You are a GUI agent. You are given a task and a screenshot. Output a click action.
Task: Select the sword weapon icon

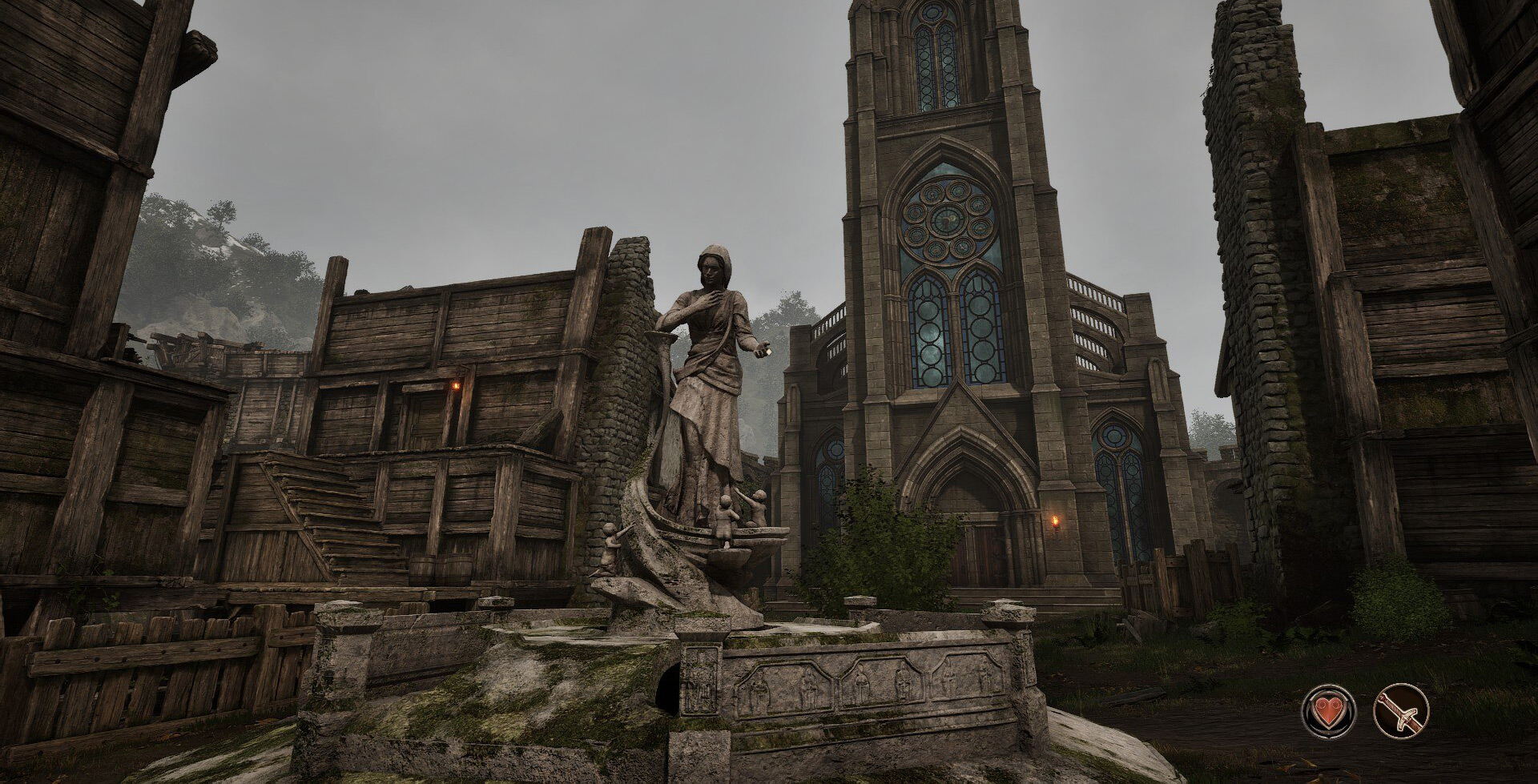point(1402,710)
